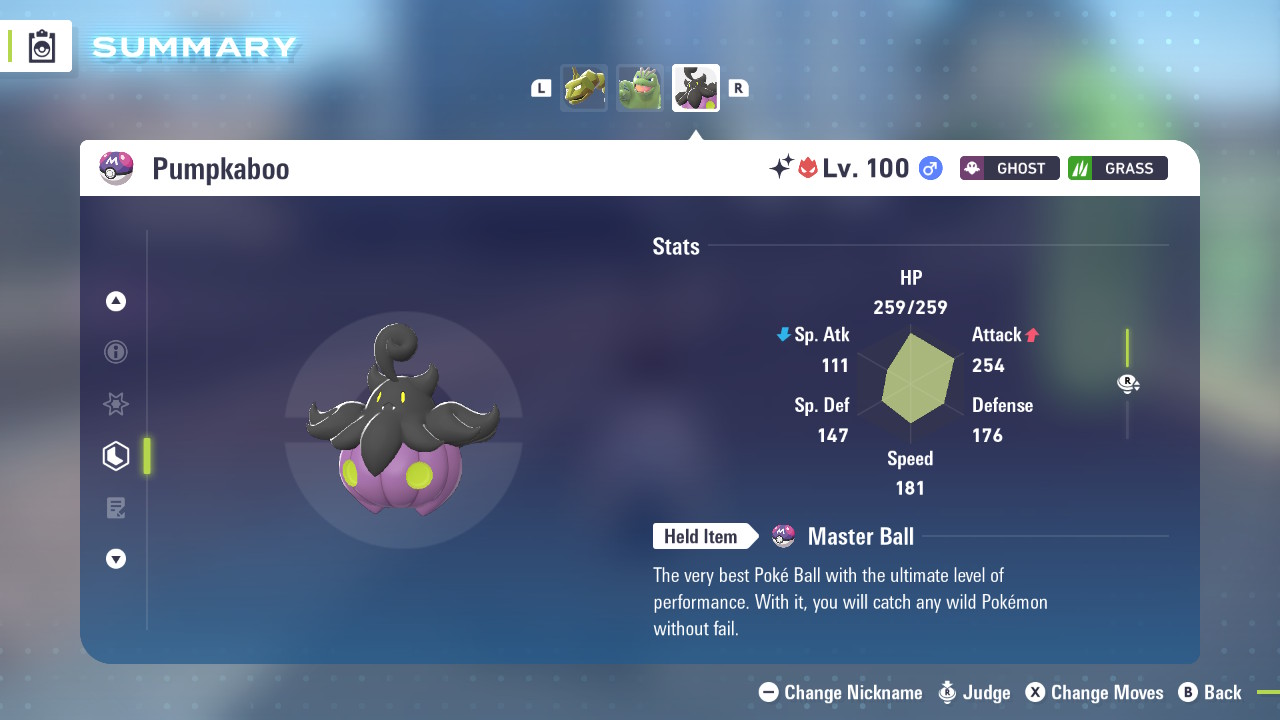Open the memo notes tab
This screenshot has height=720, width=1280.
pos(116,508)
